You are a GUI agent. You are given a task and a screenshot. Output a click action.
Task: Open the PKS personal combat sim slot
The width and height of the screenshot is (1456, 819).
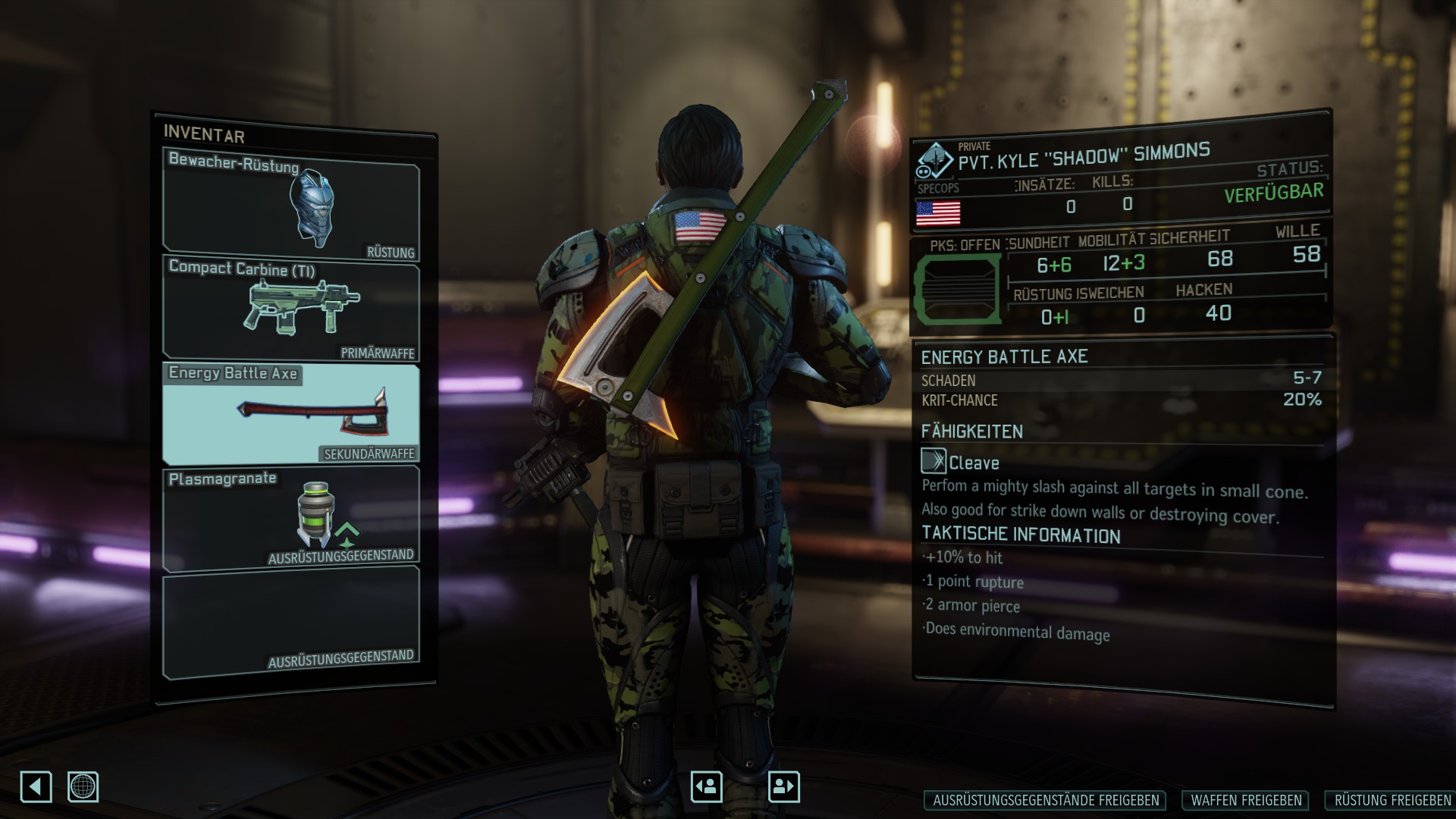tap(958, 289)
